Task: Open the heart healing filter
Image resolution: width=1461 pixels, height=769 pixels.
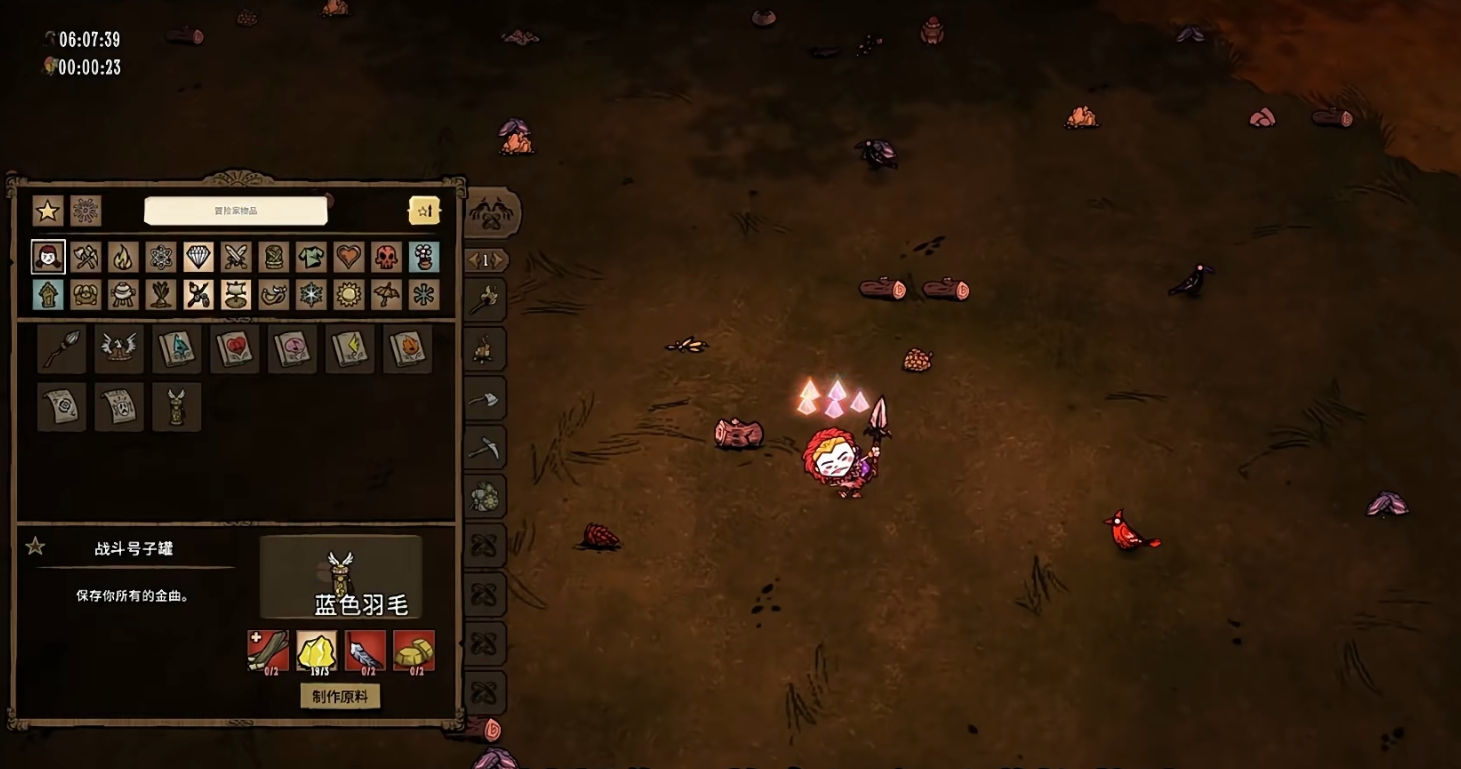Action: [348, 257]
